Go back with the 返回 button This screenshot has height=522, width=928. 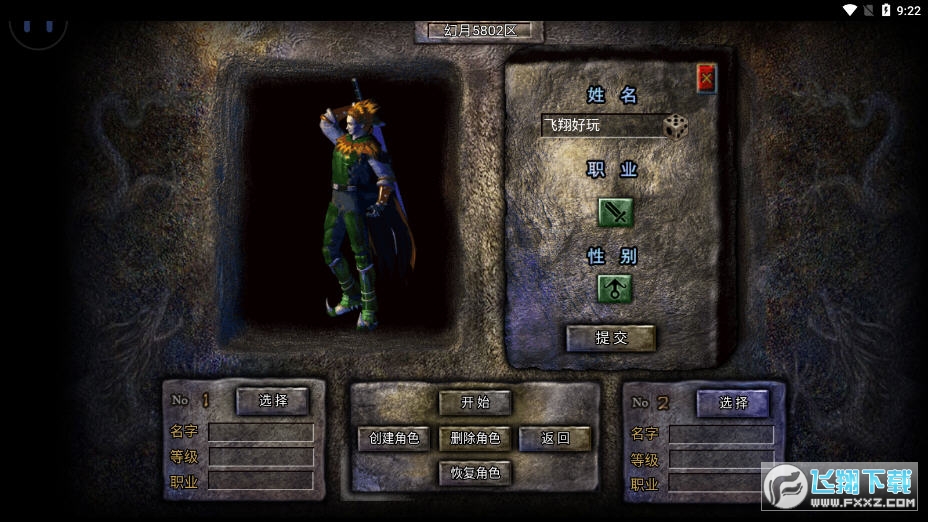click(x=555, y=438)
